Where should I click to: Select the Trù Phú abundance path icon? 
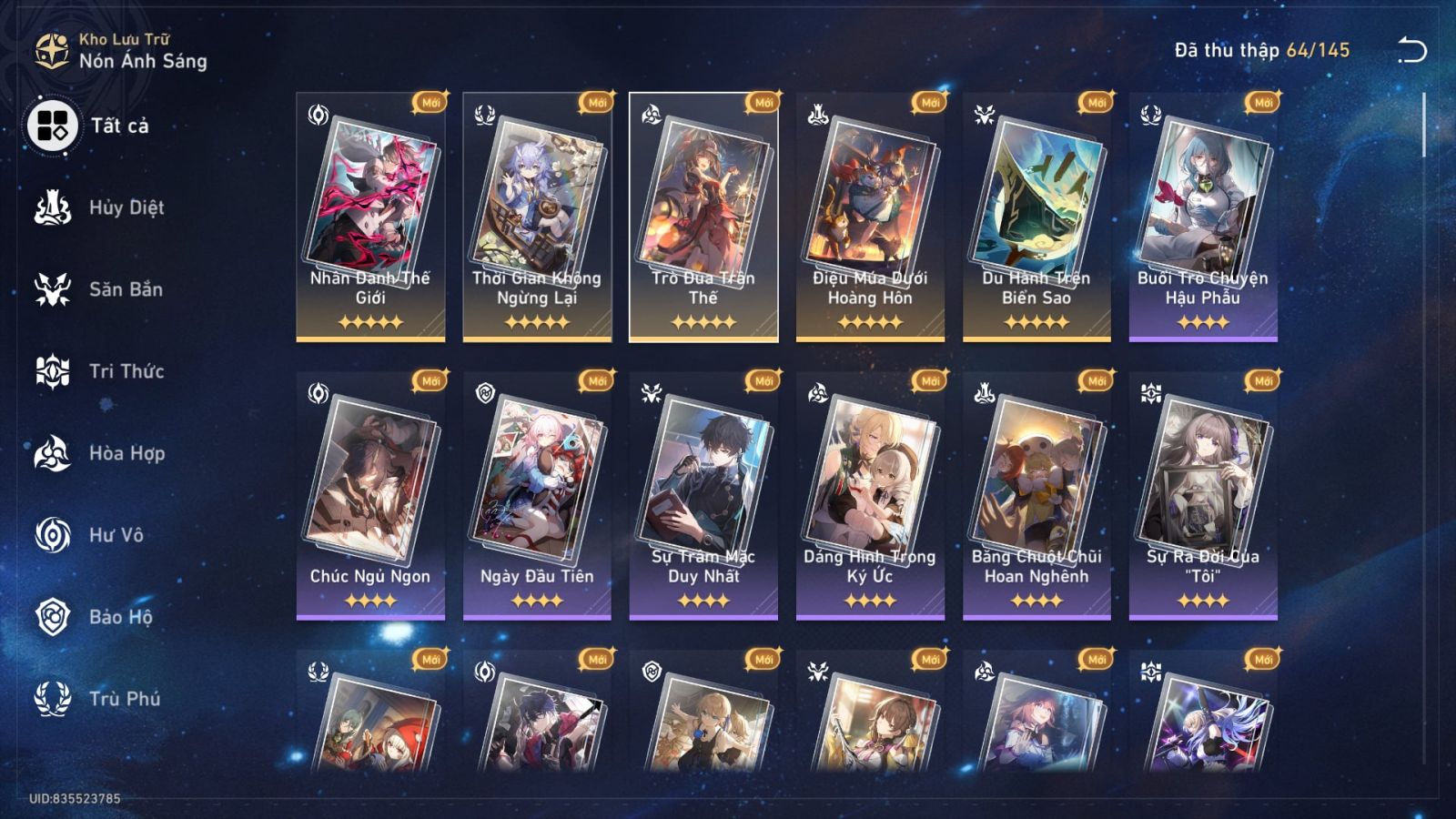tap(52, 700)
